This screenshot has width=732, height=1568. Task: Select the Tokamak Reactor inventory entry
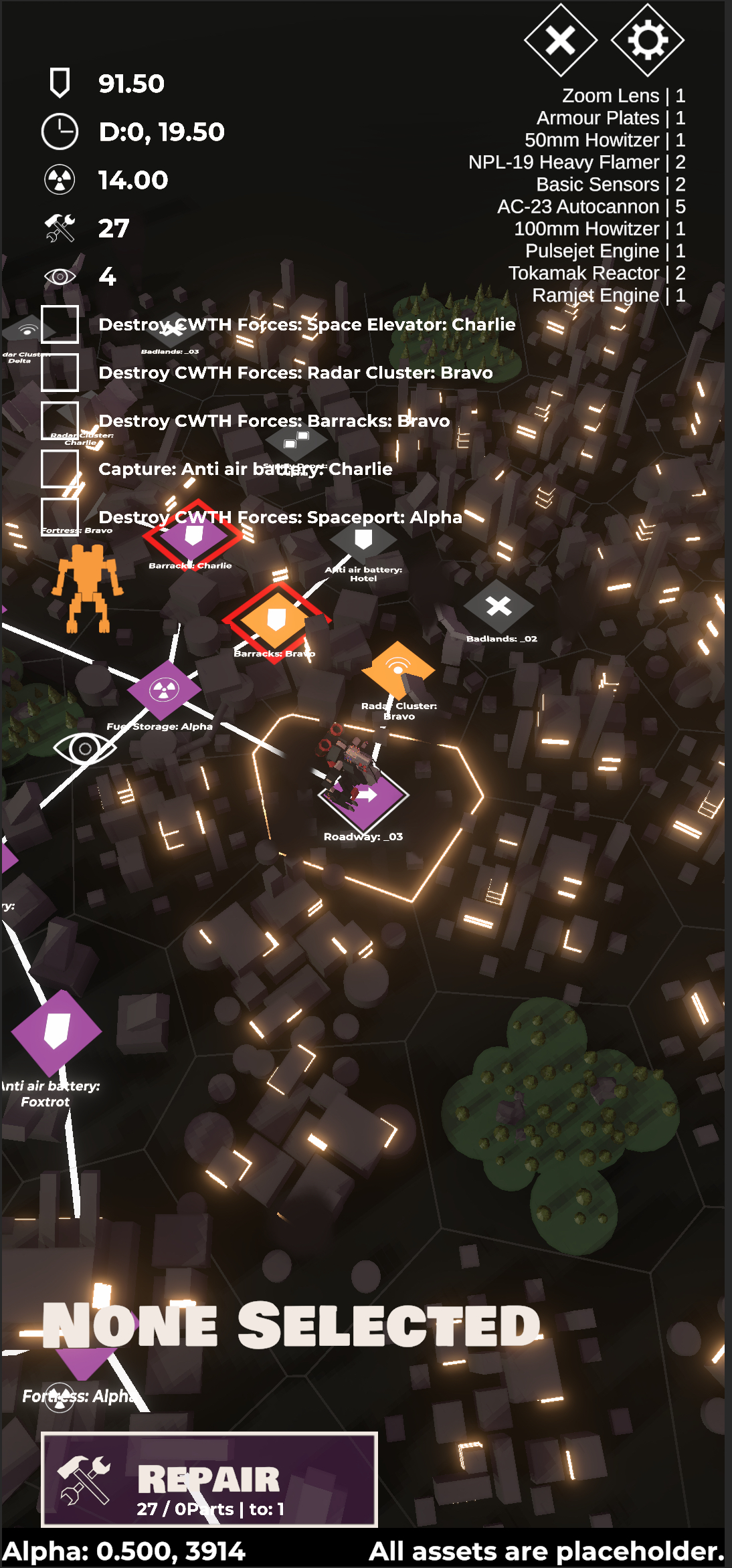pyautogui.click(x=596, y=273)
